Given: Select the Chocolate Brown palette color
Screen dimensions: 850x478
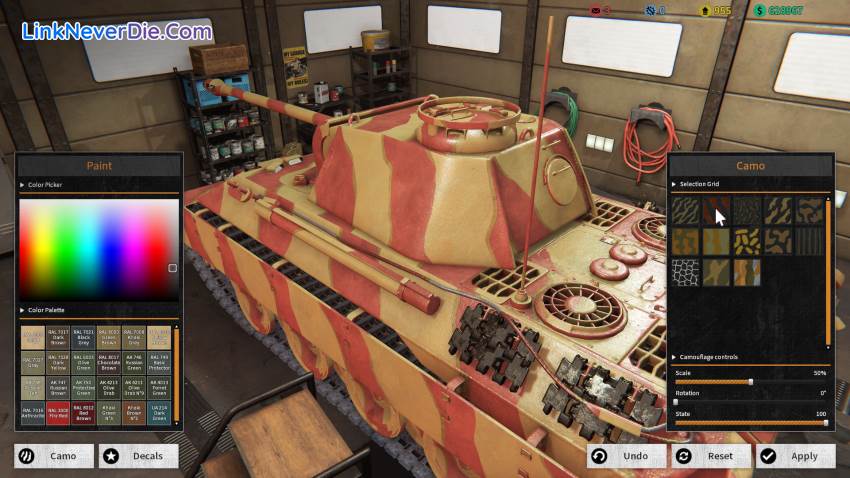Looking at the screenshot, I should coord(109,361).
